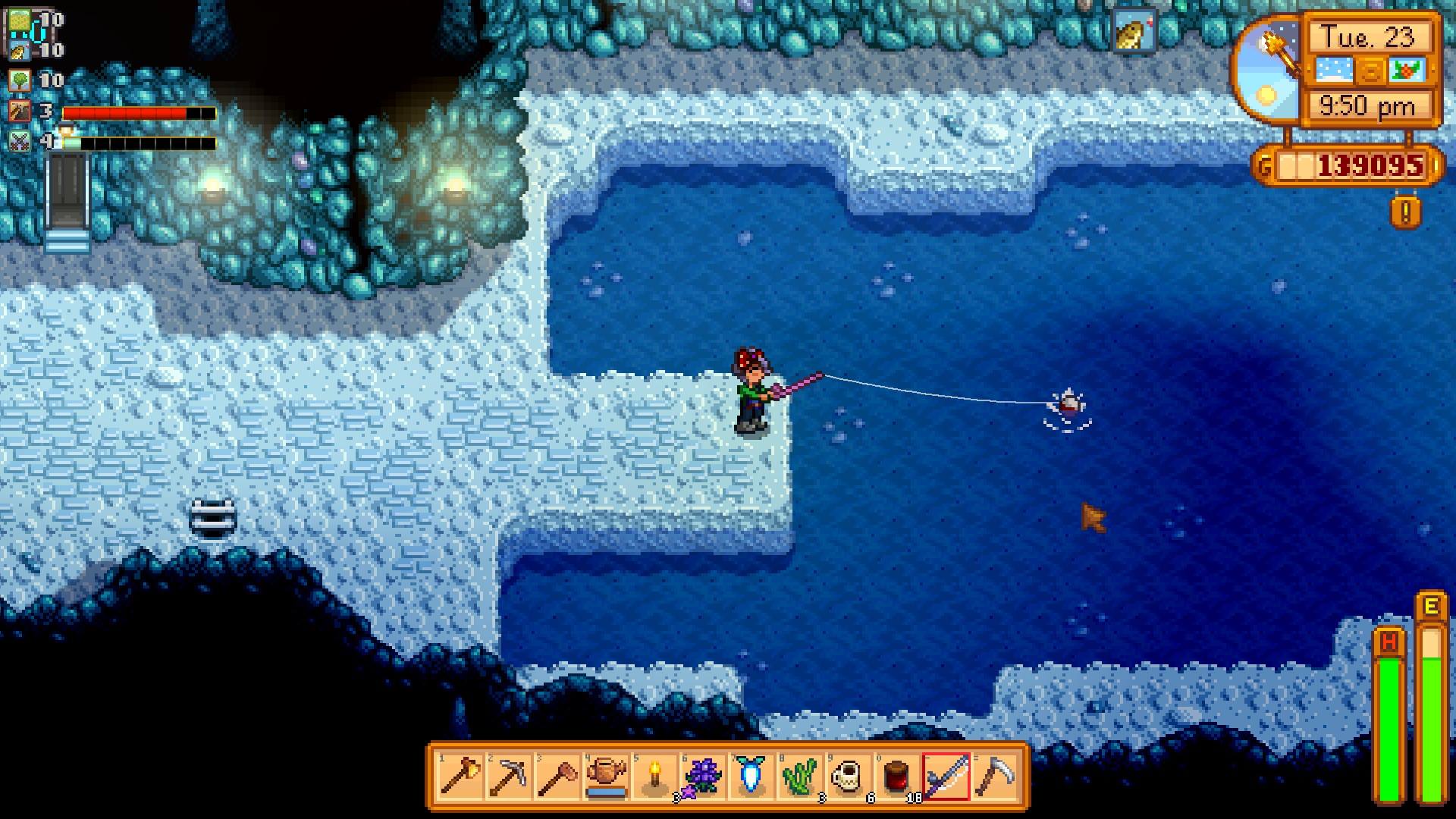Select the copper watering can slot

click(607, 777)
